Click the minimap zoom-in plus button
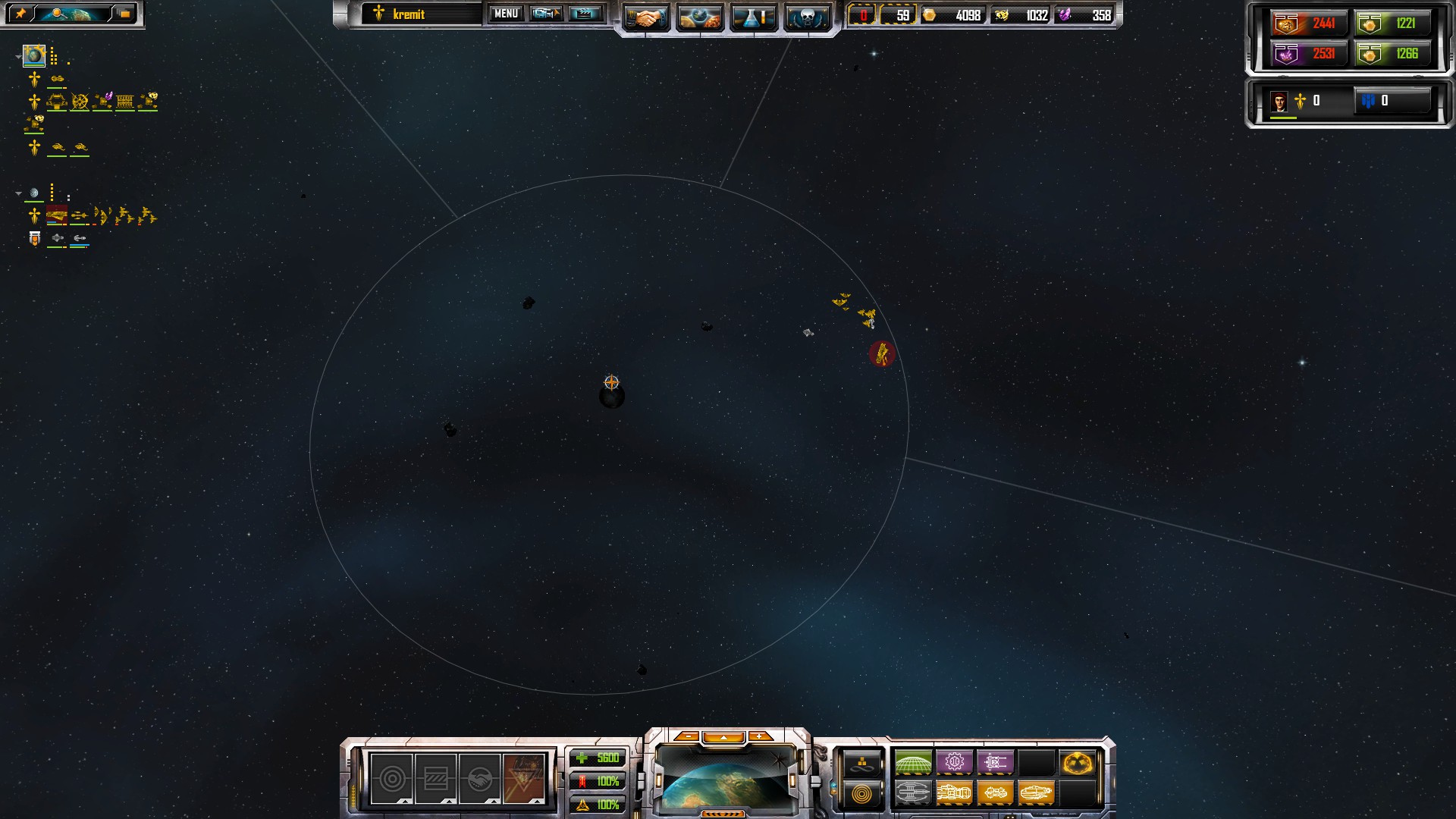 point(759,736)
